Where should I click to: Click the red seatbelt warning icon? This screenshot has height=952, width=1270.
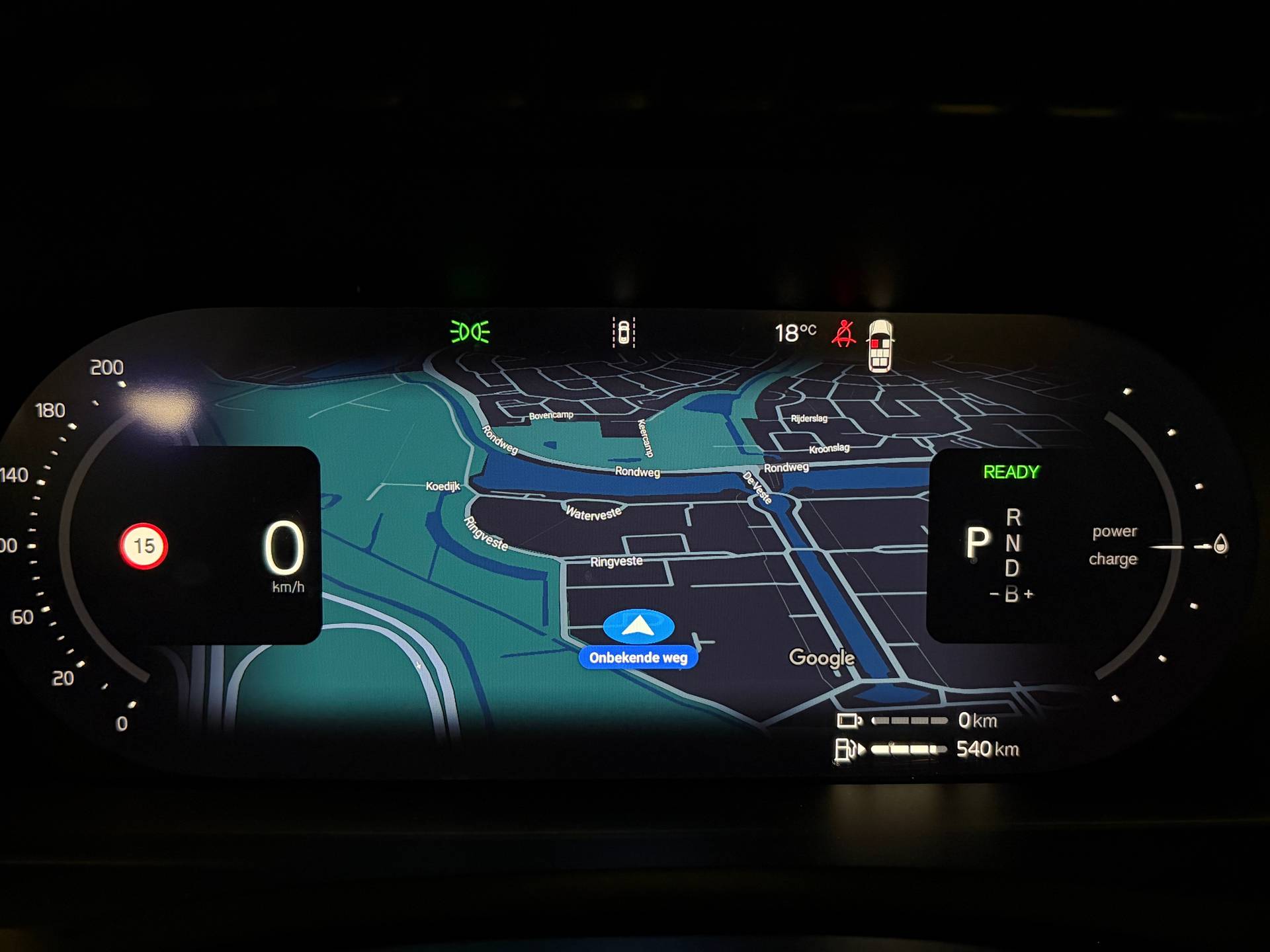tap(843, 333)
